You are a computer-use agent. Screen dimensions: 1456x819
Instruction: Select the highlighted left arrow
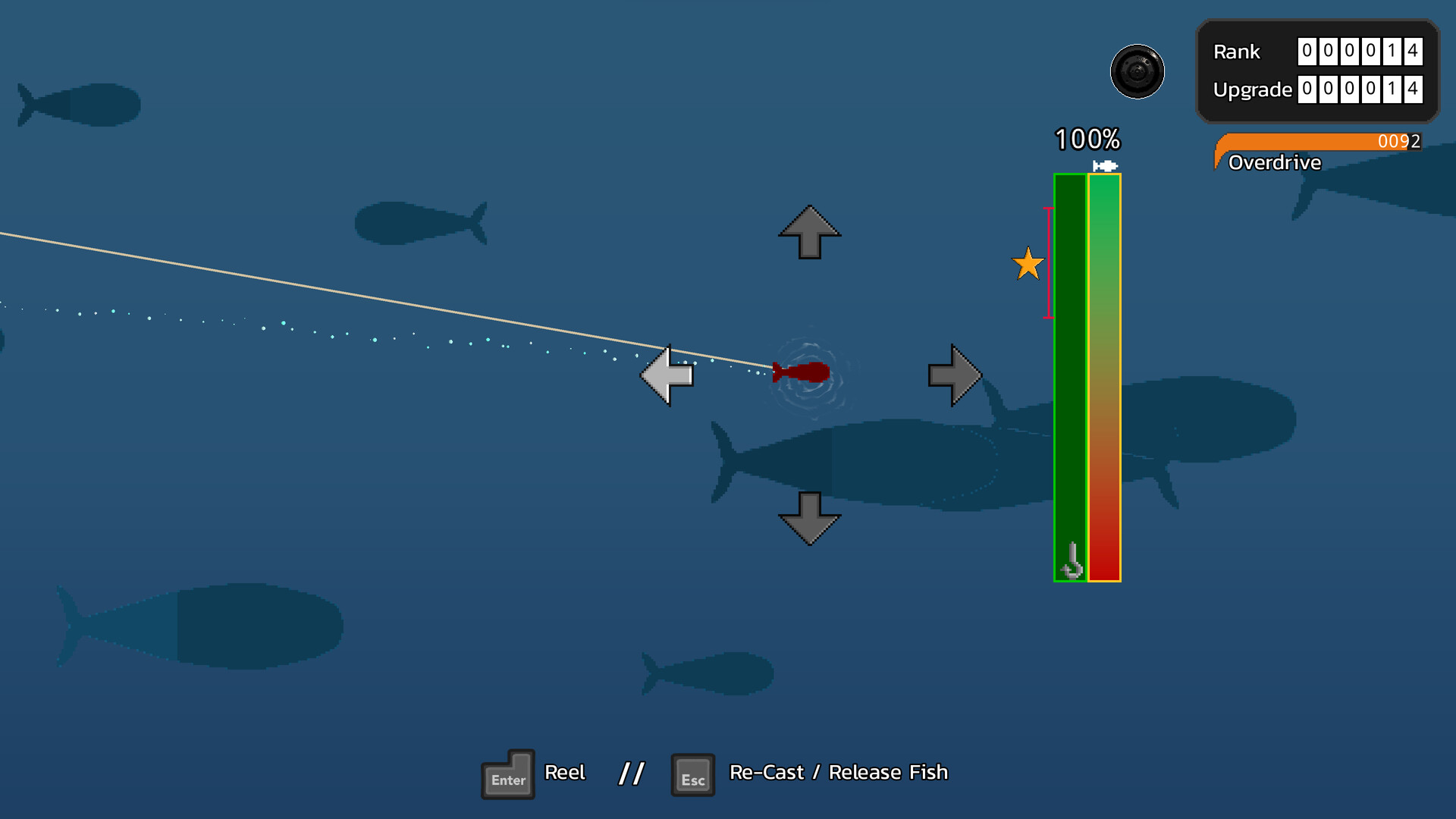pos(667,375)
